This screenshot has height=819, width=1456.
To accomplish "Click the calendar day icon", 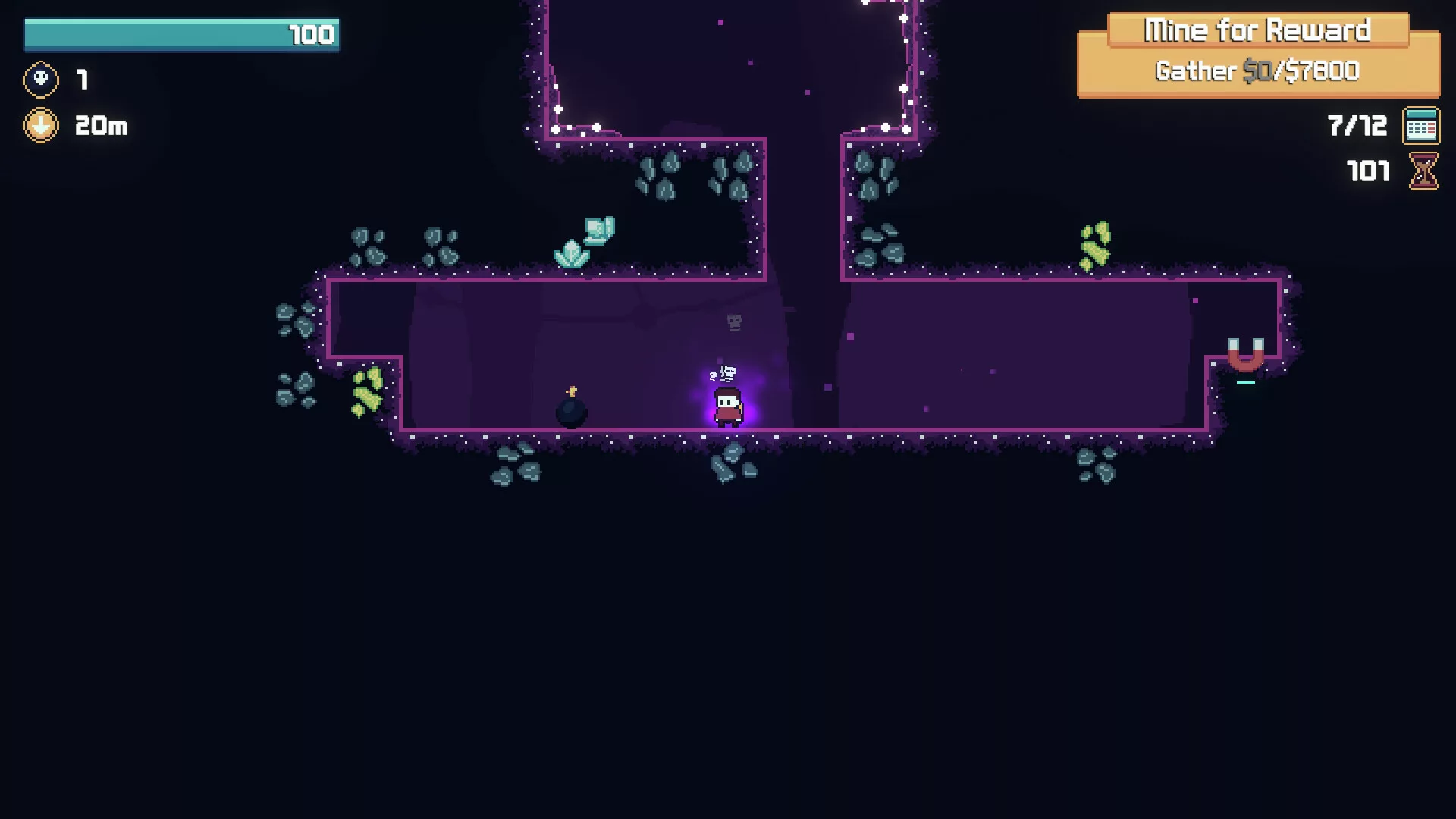I will (1420, 126).
